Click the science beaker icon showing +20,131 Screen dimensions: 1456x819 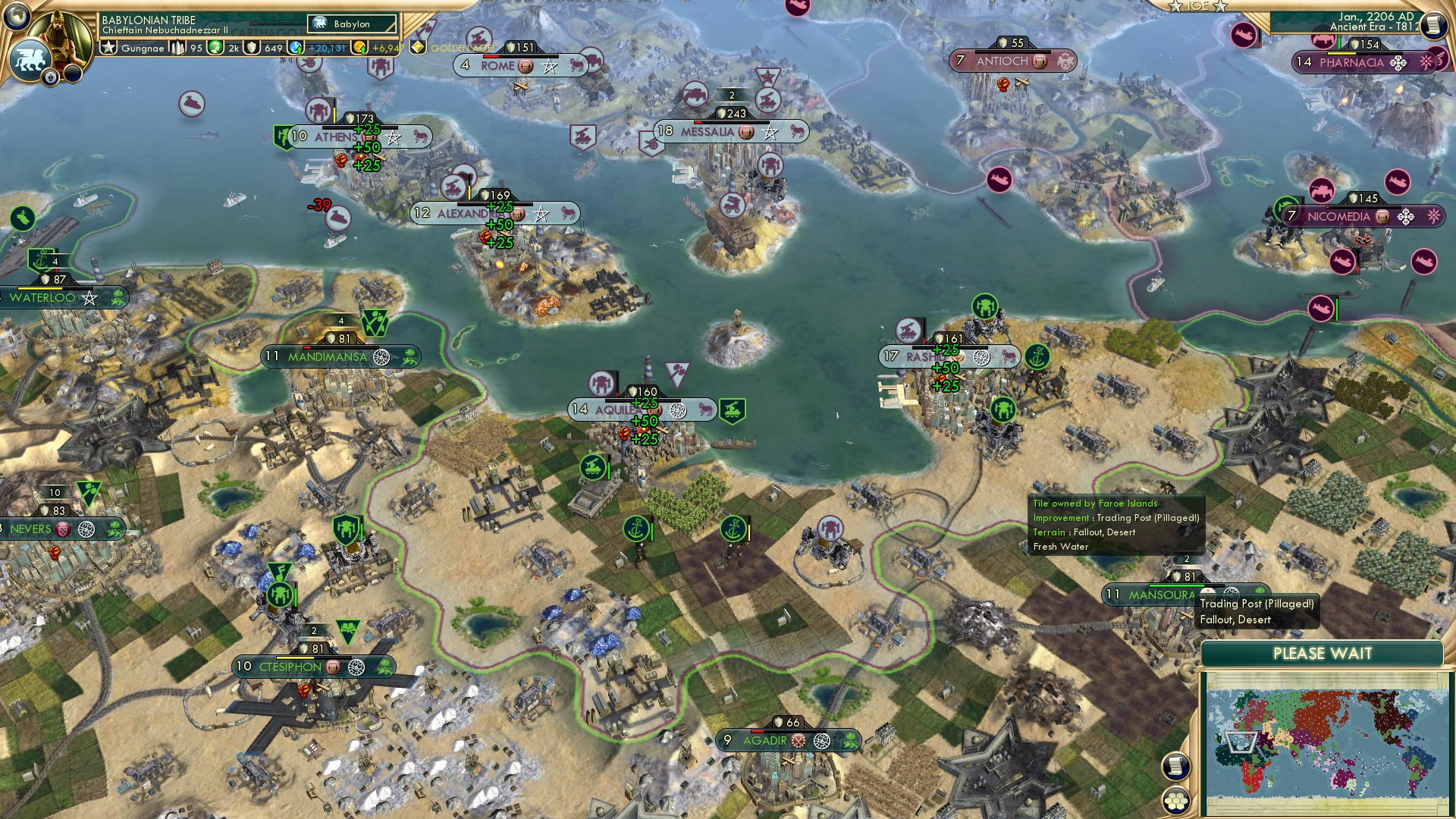point(294,48)
